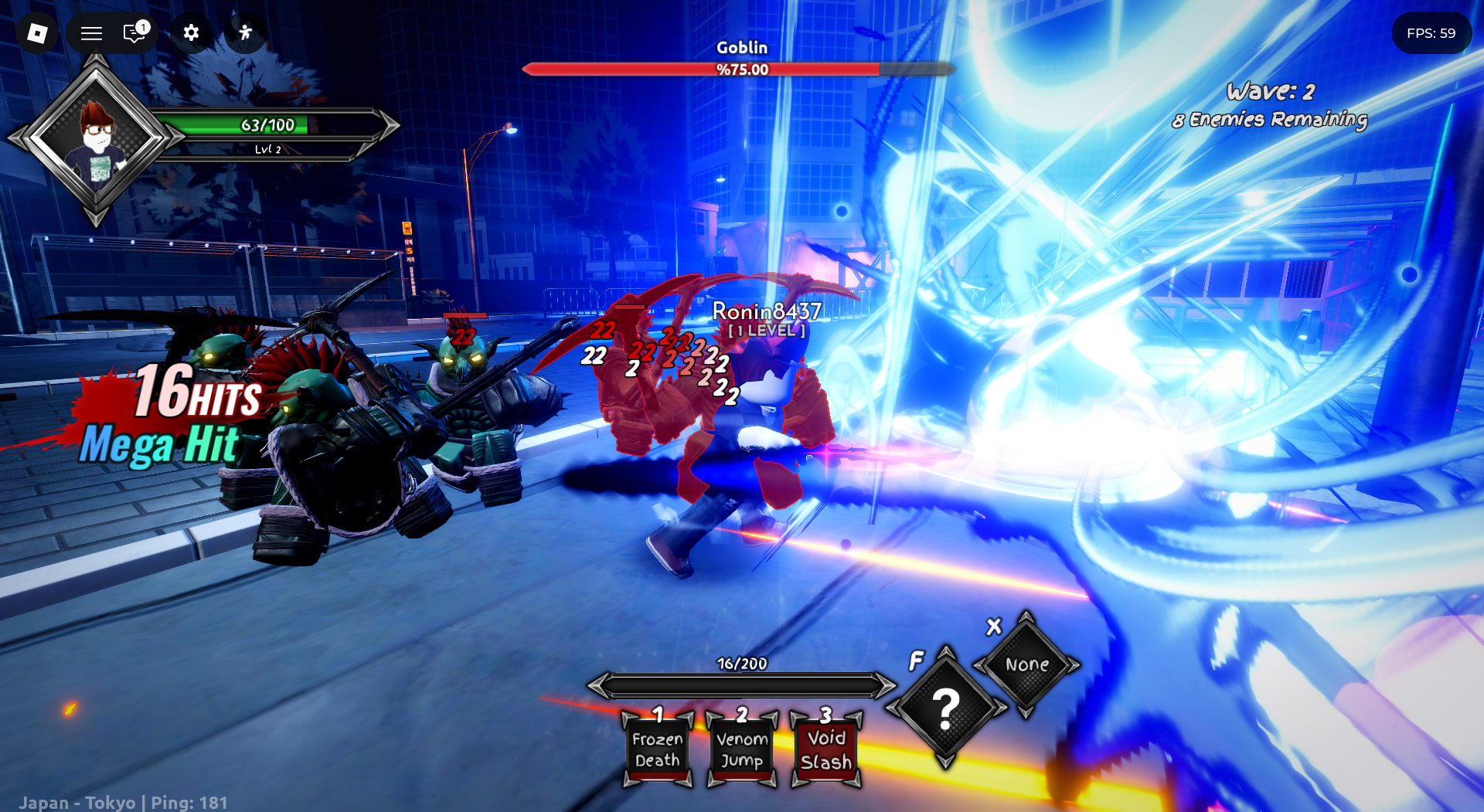
Task: Select the question mark ability diamond
Action: pos(946,707)
